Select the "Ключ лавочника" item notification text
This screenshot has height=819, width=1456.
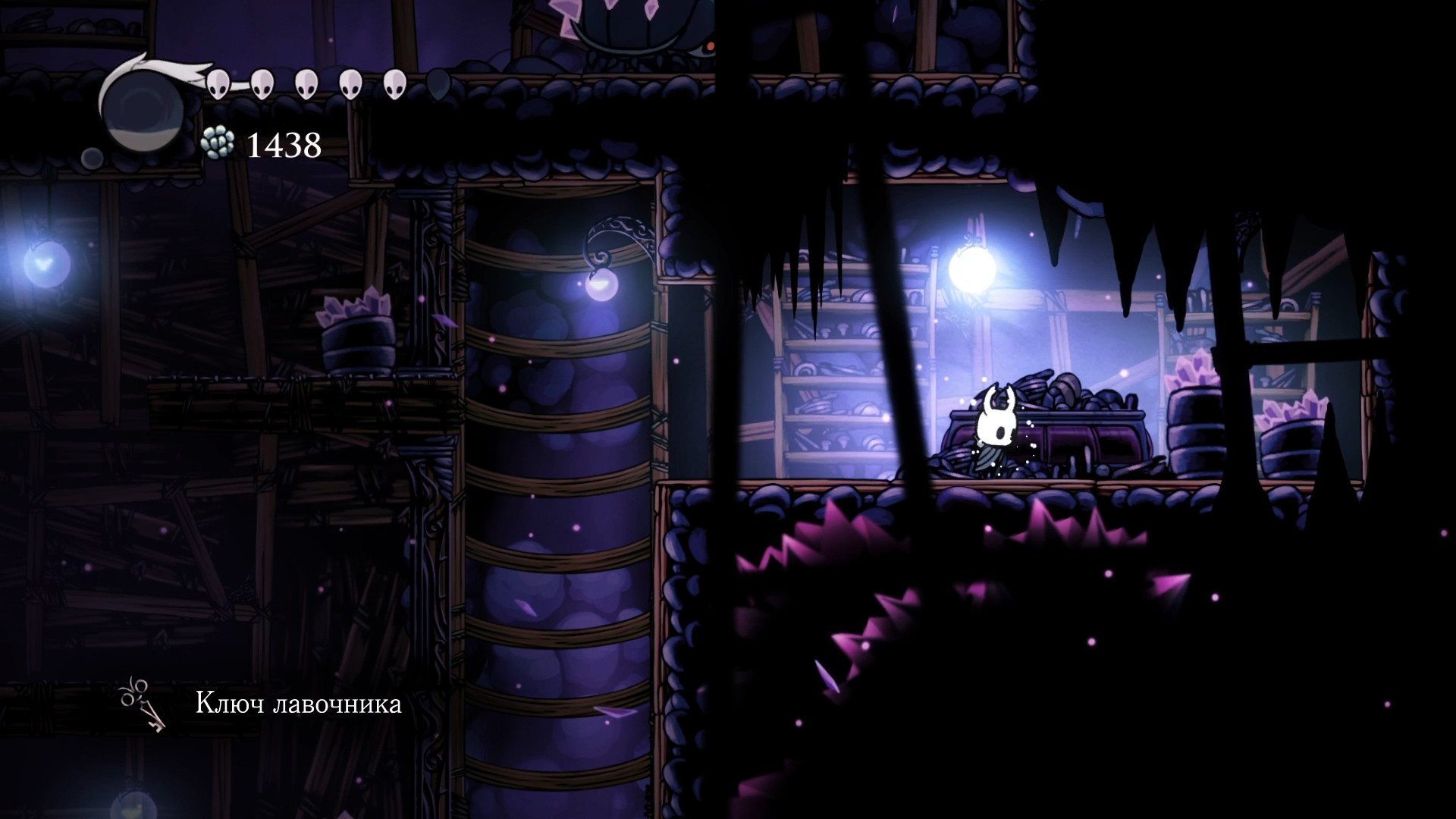298,704
